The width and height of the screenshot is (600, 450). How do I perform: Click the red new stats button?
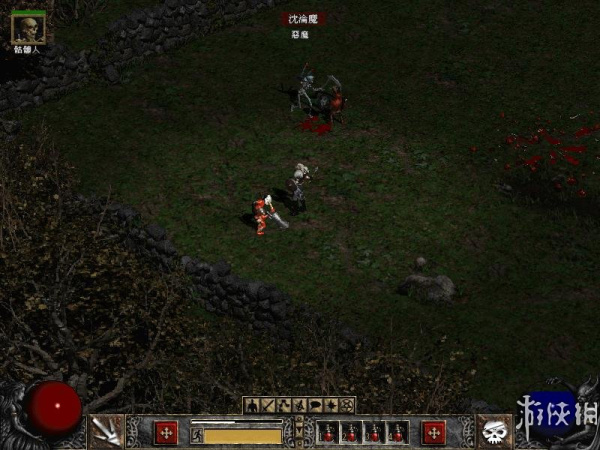(165, 432)
